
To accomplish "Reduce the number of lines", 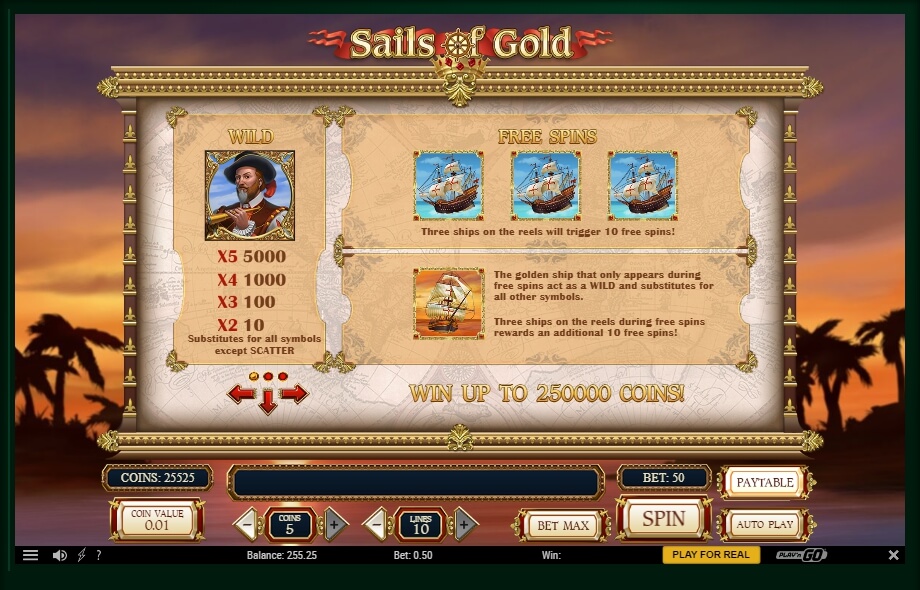I will point(376,523).
